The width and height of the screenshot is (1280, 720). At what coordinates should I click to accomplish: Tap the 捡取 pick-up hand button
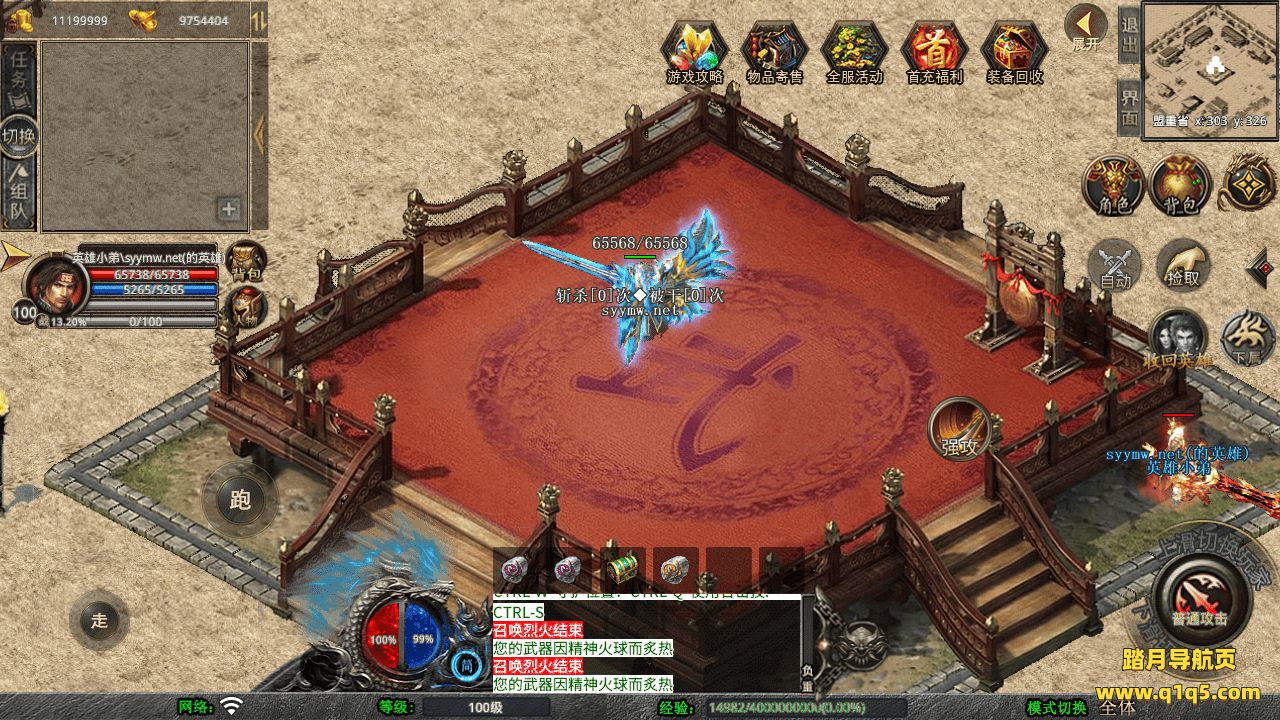point(1184,265)
